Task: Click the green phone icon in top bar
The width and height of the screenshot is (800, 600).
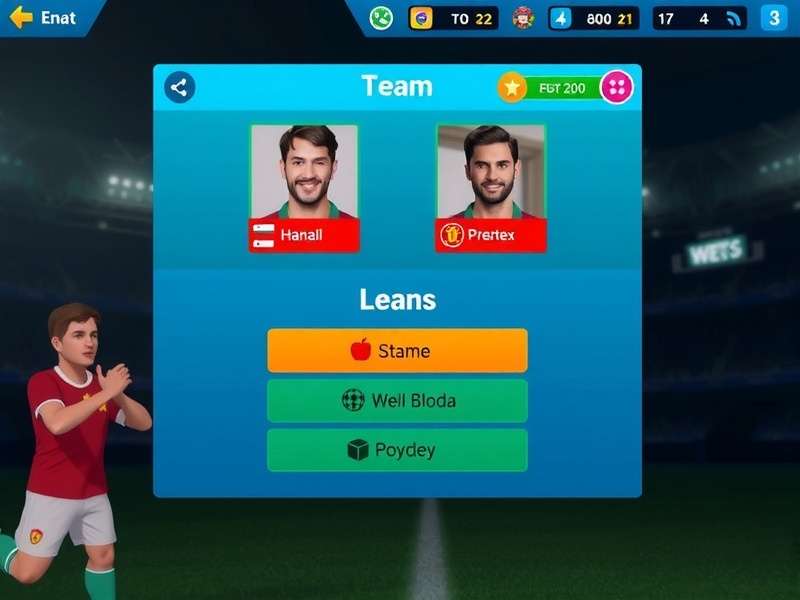Action: point(381,18)
